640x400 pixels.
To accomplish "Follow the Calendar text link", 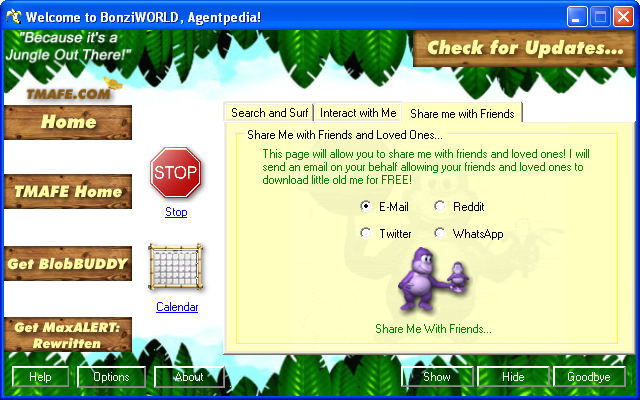I will 177,307.
